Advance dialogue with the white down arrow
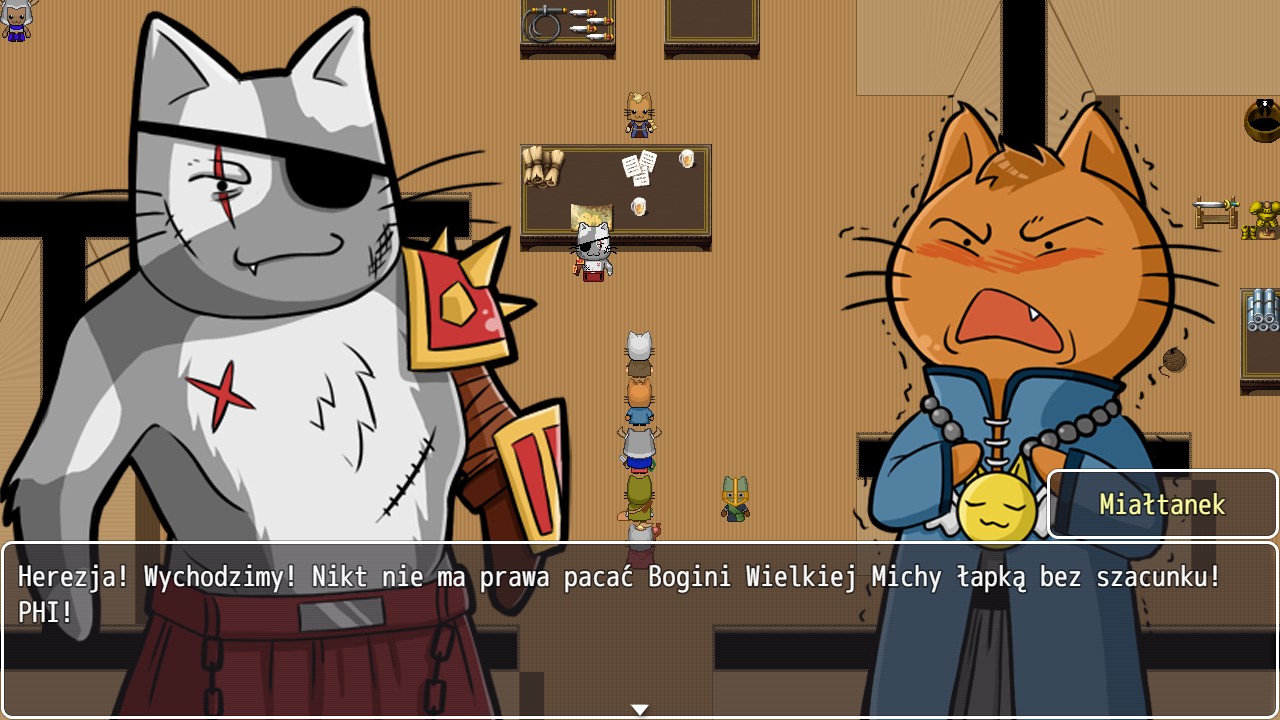The image size is (1280, 720). point(640,709)
